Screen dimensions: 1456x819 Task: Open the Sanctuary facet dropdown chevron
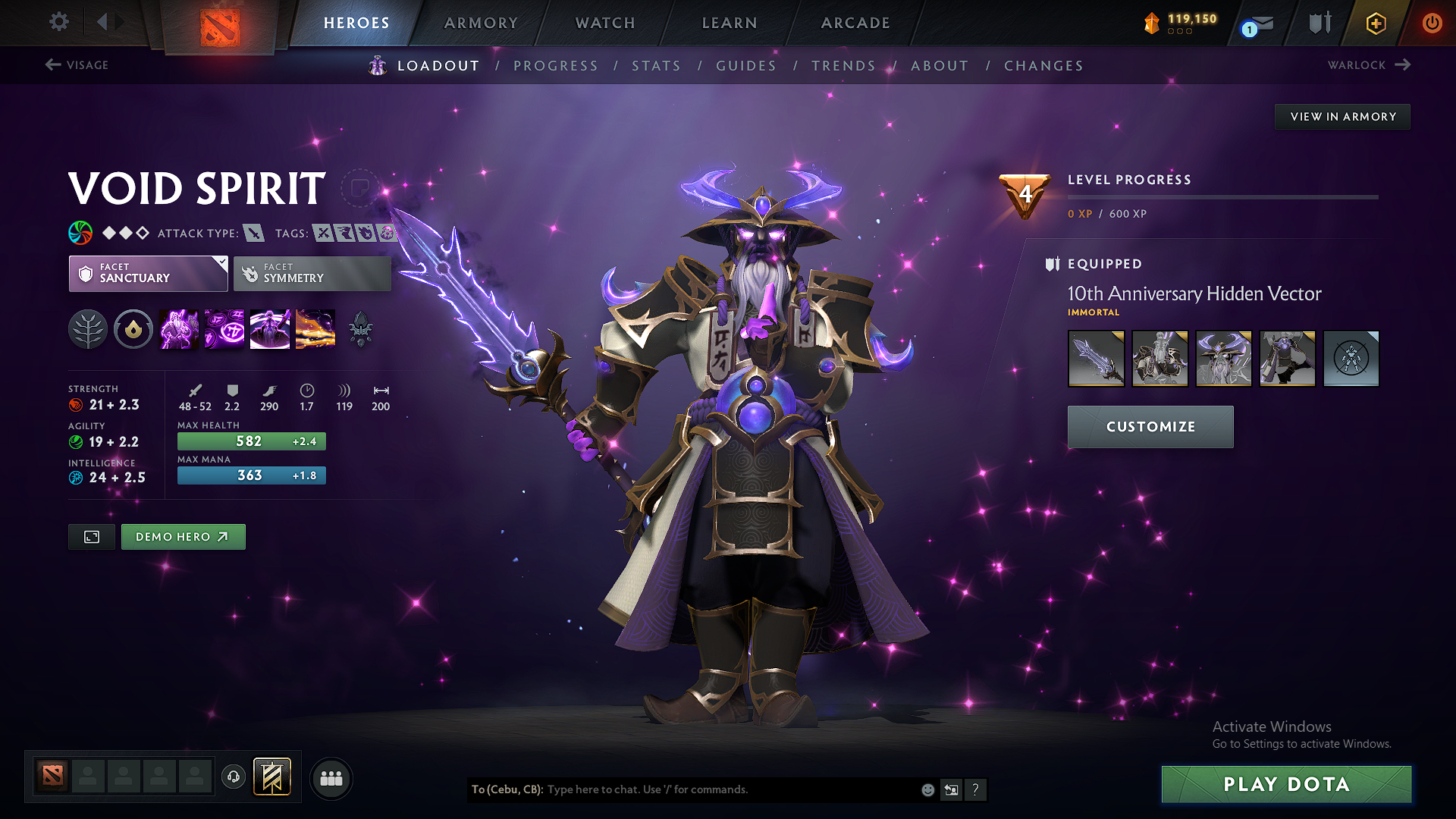point(221,264)
